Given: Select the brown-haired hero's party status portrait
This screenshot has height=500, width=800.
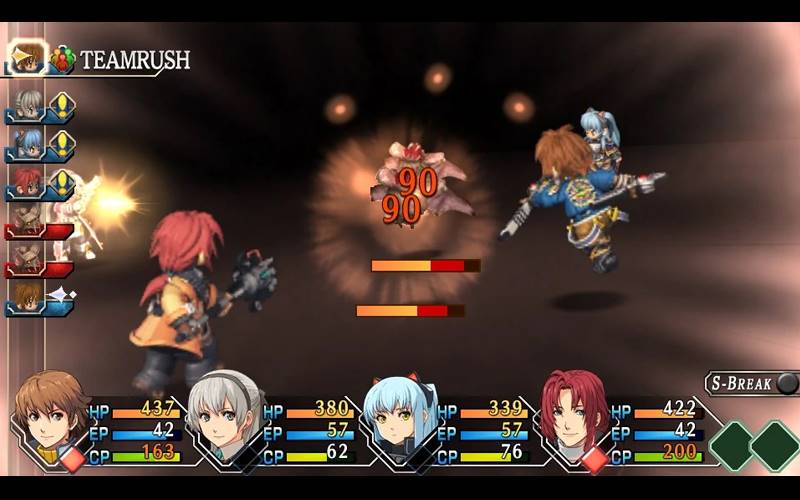Looking at the screenshot, I should [x=51, y=413].
